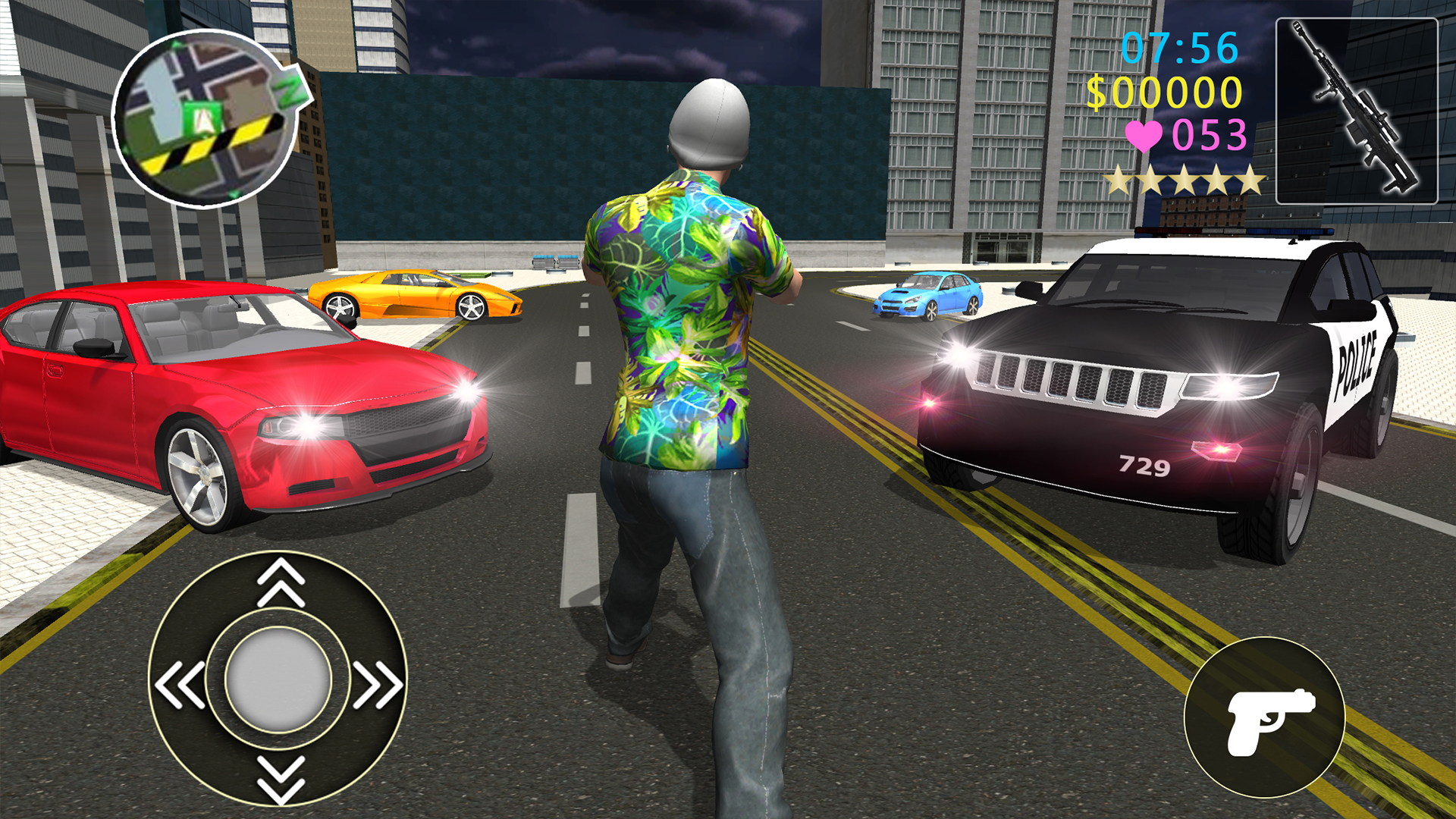1456x819 pixels.
Task: Tap the right double-chevron on the joystick
Action: [379, 682]
